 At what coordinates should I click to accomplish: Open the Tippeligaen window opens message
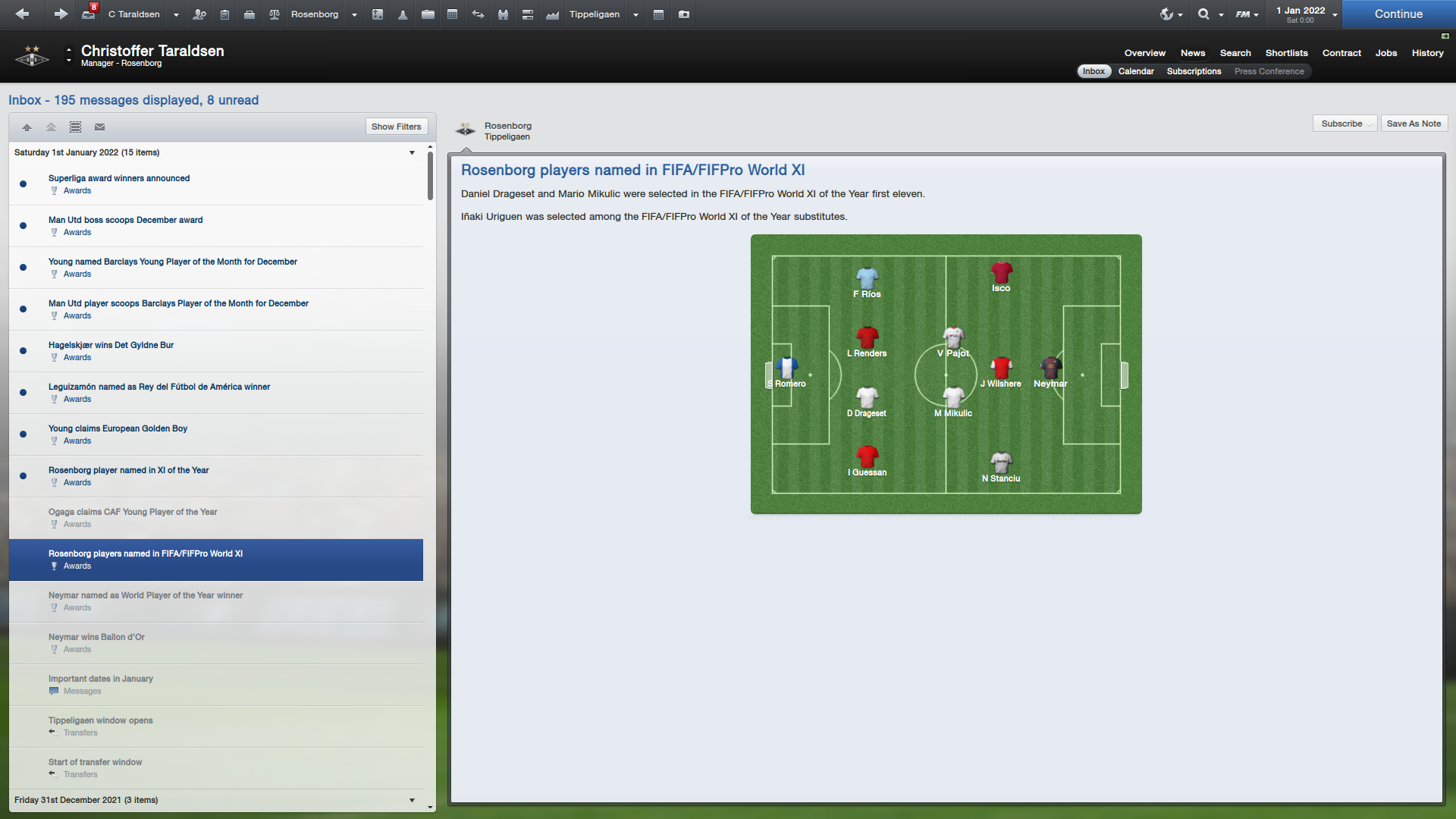click(100, 720)
